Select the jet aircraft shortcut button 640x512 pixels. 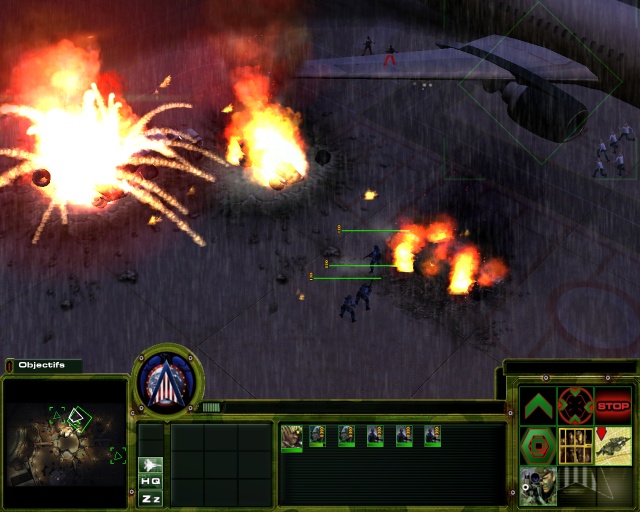click(x=151, y=464)
